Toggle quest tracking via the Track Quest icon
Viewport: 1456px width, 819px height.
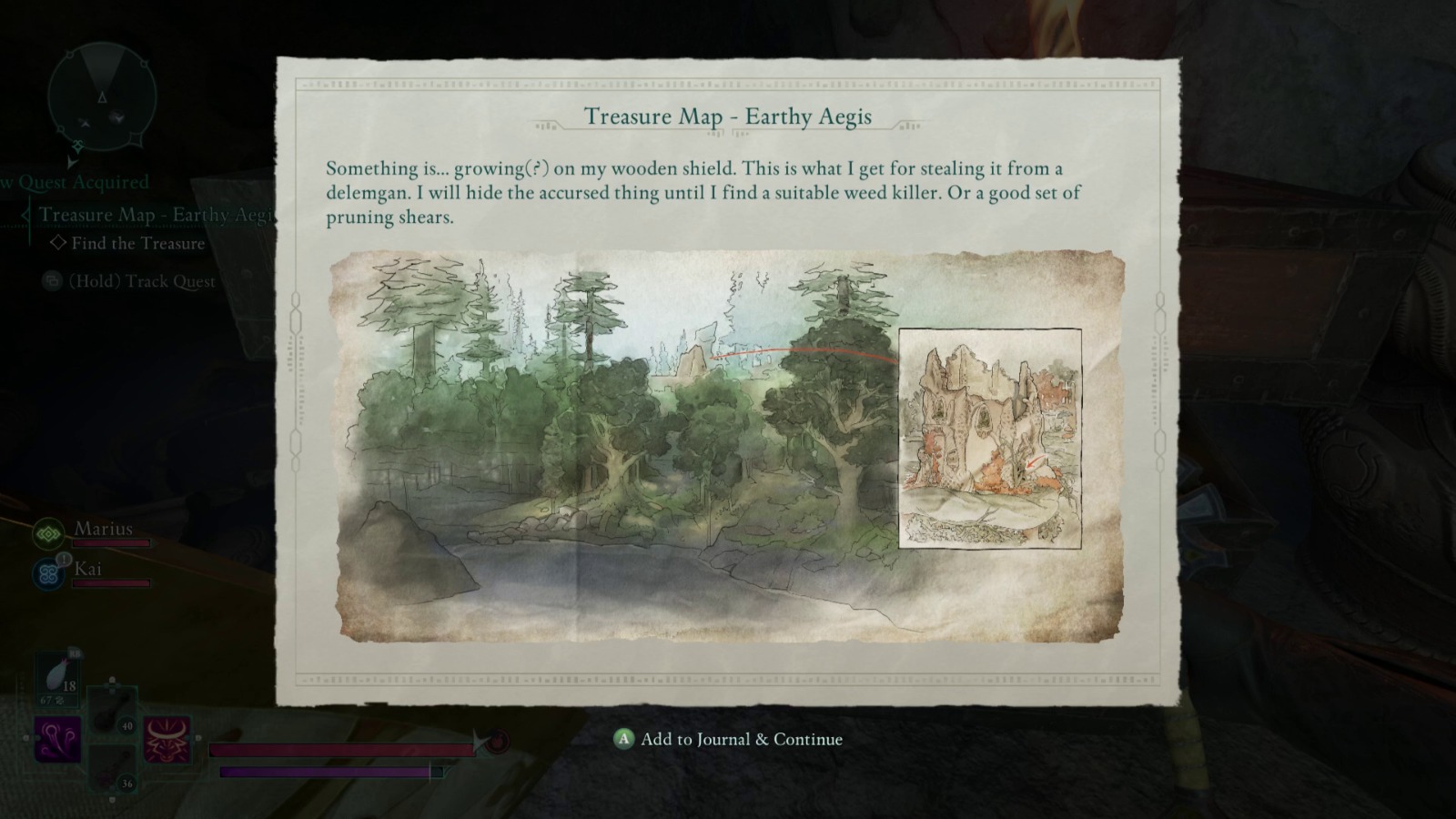pyautogui.click(x=53, y=281)
